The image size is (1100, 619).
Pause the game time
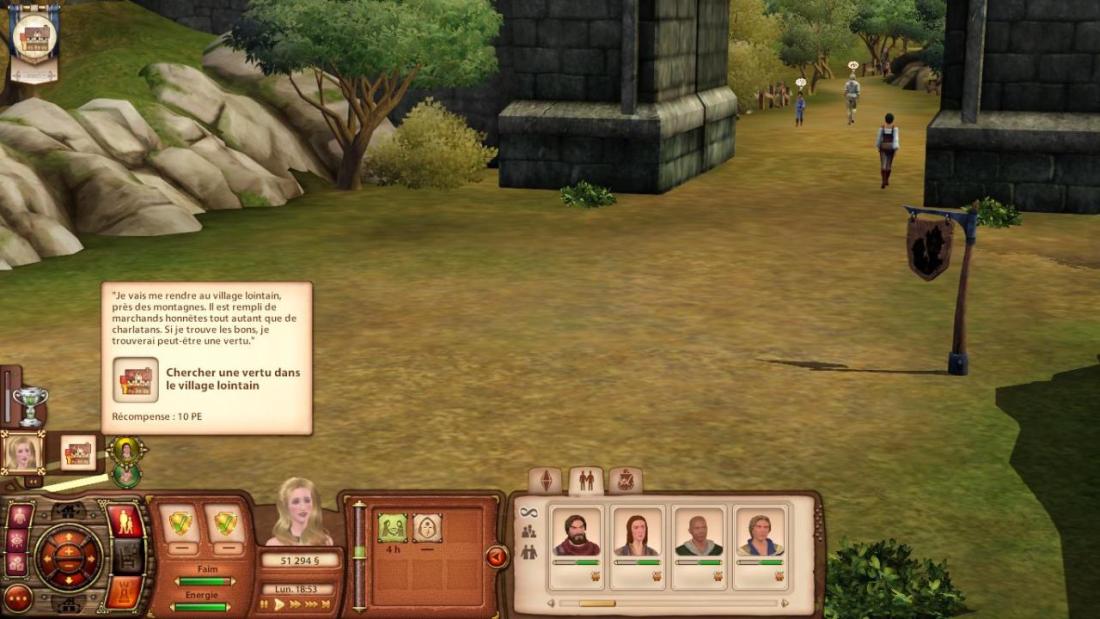click(x=264, y=604)
